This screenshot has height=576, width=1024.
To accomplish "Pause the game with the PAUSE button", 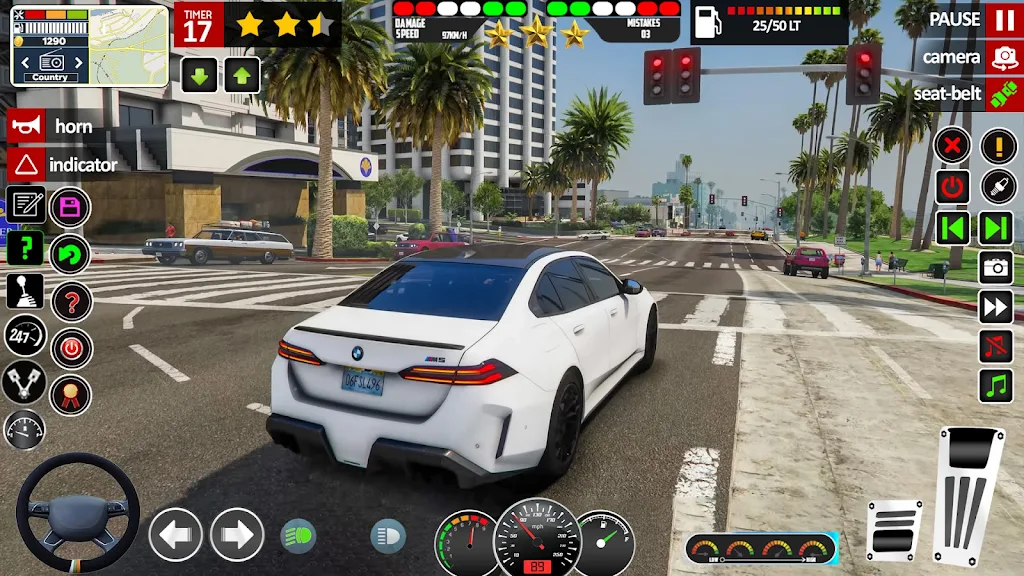I will (x=1001, y=19).
